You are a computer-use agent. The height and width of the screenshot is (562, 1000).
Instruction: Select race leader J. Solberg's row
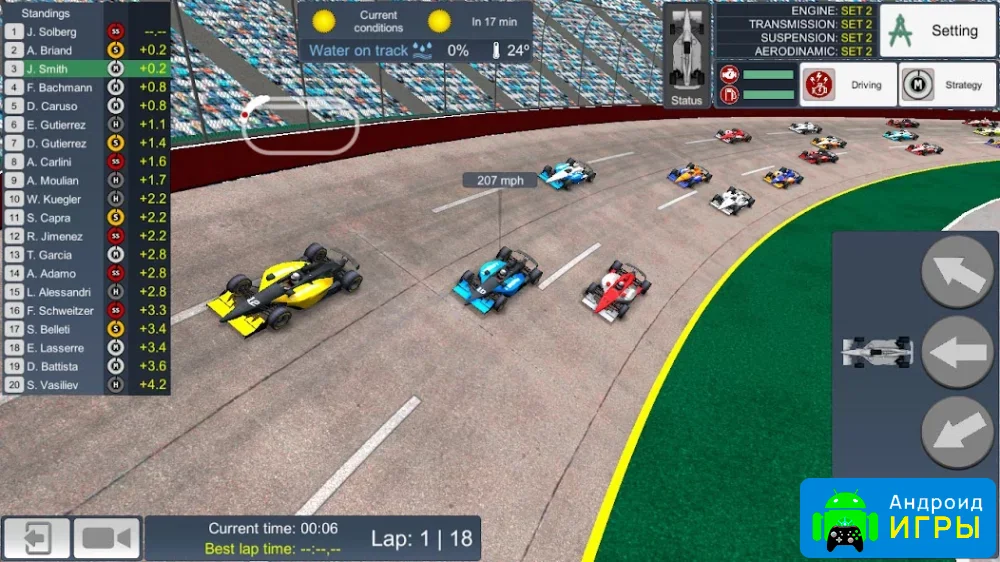tap(85, 32)
